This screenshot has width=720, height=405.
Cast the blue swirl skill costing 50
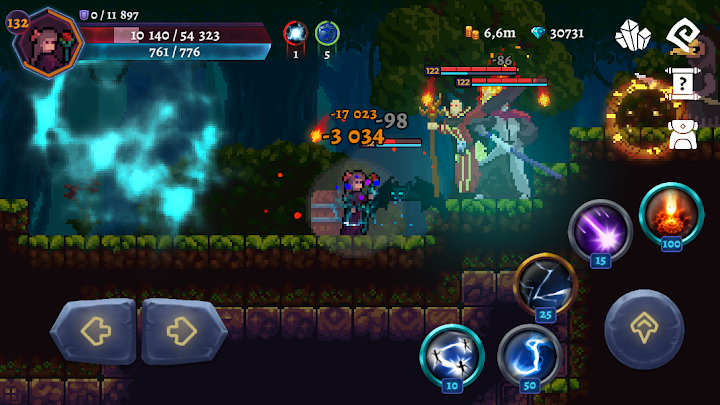tap(528, 354)
